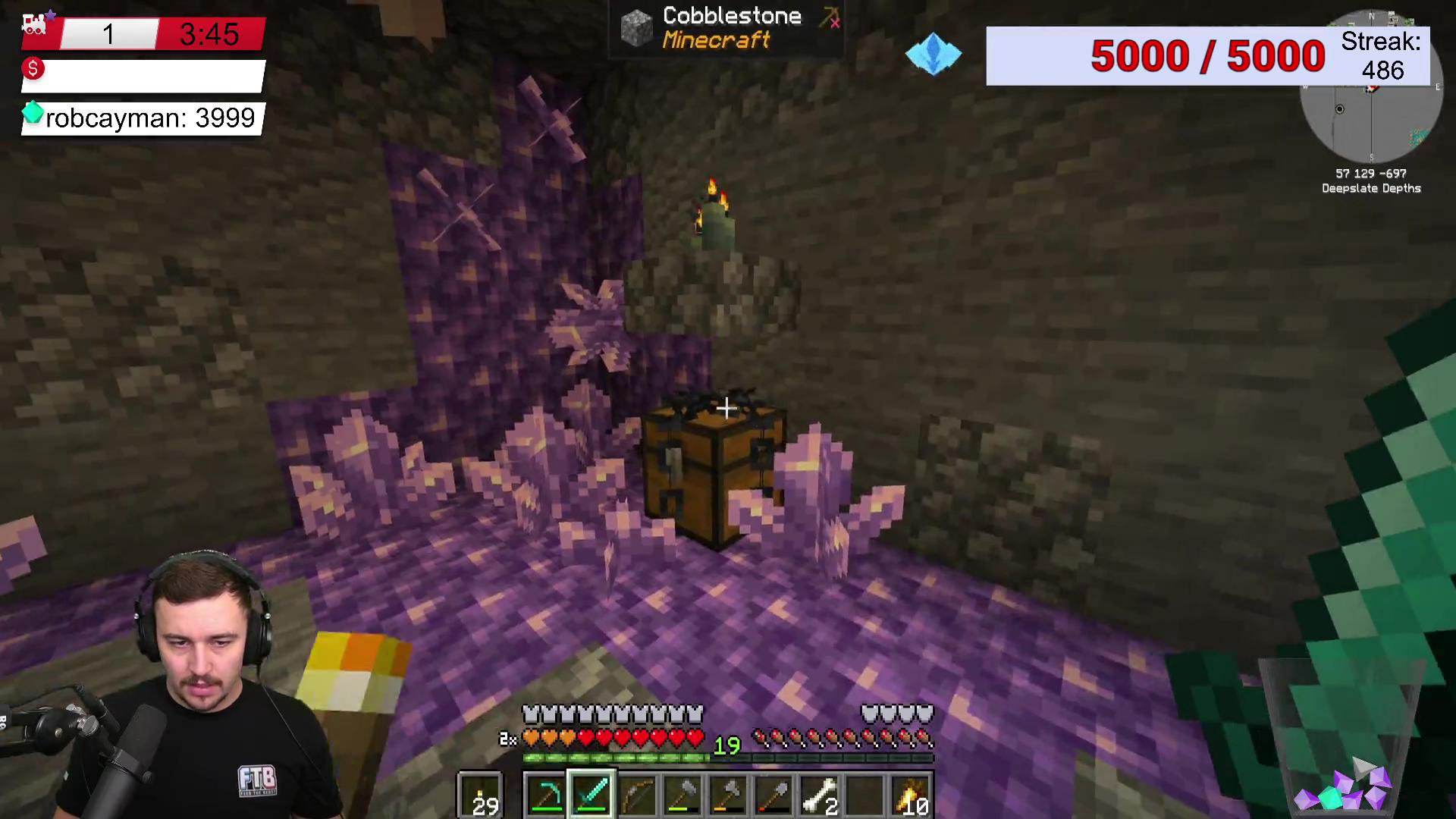Screen dimensions: 1456x819
Task: Select the orange item stack of 10
Action: click(911, 795)
